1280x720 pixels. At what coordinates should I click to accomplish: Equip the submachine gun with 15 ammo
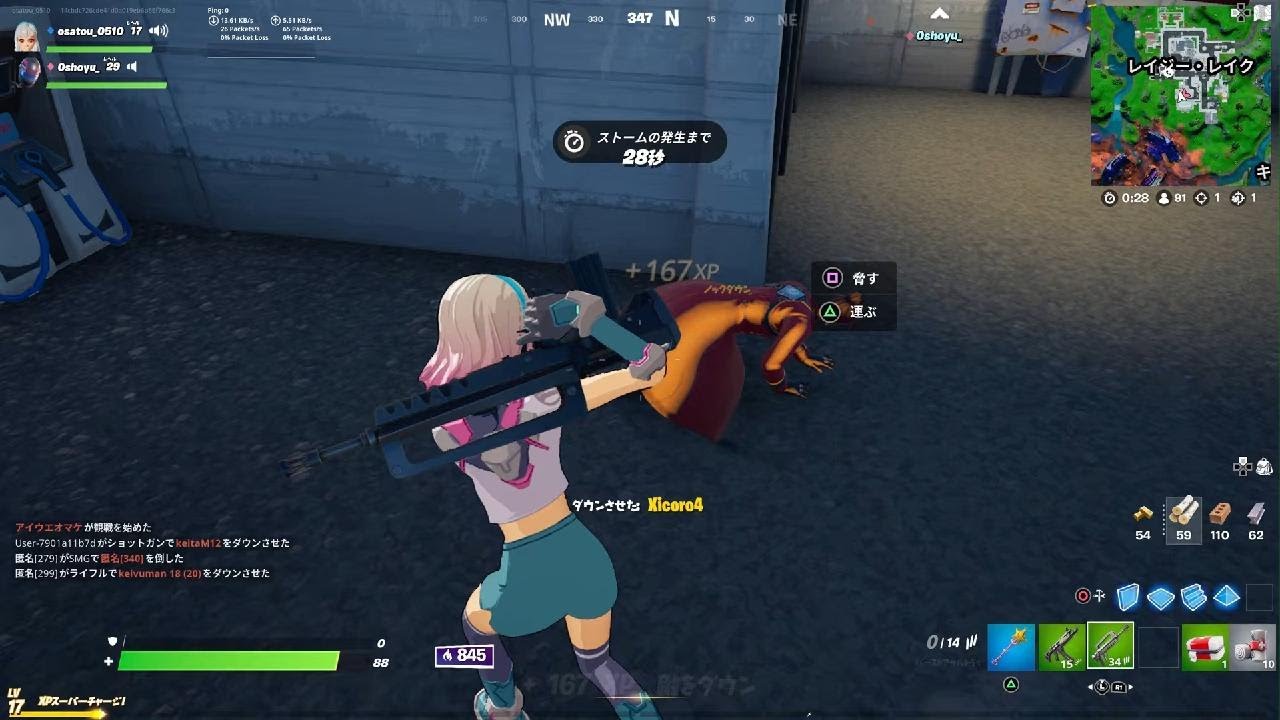click(x=1061, y=647)
